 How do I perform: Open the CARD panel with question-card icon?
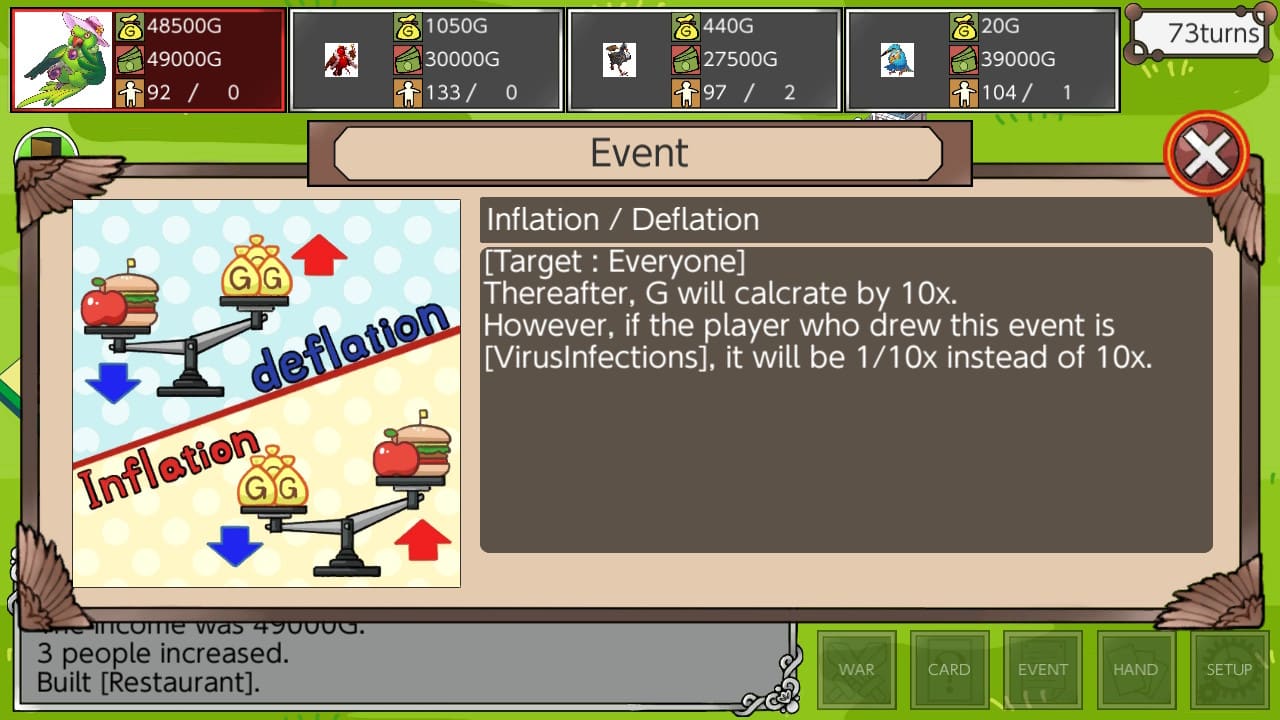pyautogui.click(x=949, y=668)
